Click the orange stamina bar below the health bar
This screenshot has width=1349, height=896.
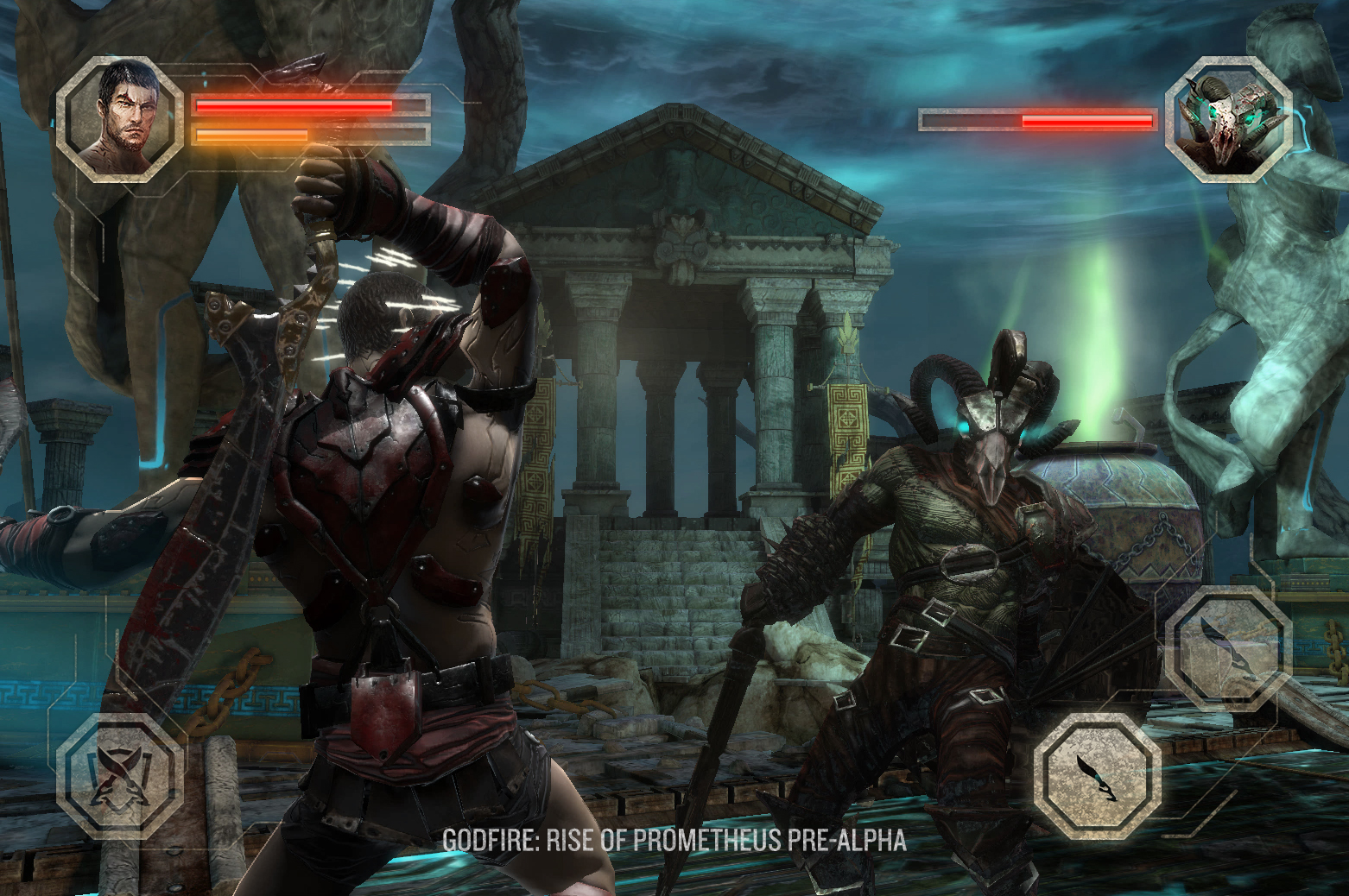click(250, 136)
